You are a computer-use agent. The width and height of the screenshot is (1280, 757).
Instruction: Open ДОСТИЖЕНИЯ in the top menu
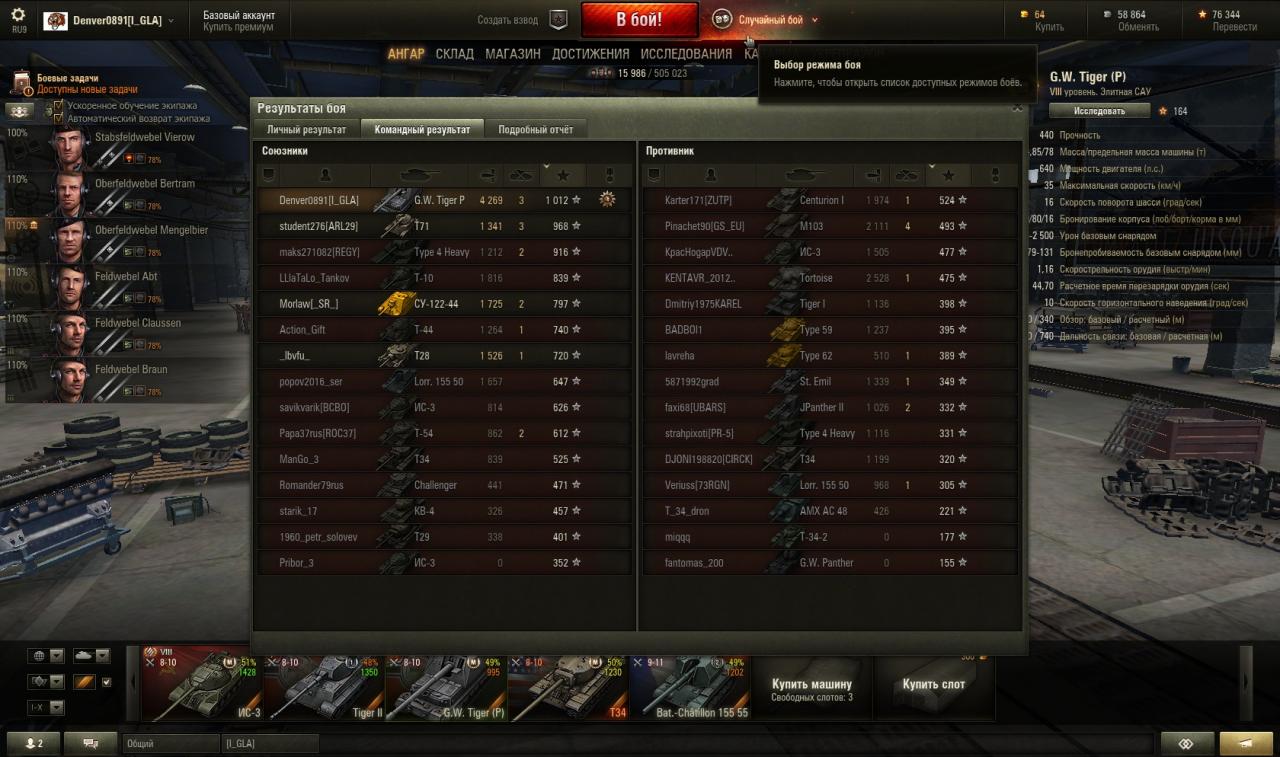(590, 54)
